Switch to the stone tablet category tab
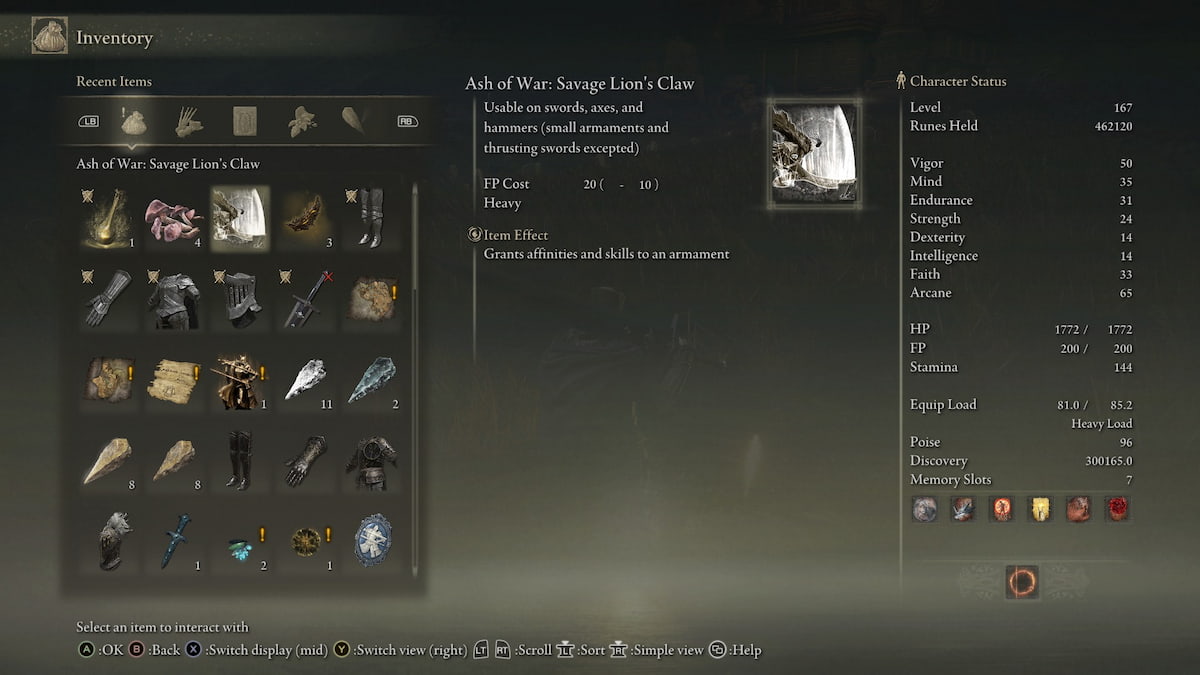 [245, 122]
